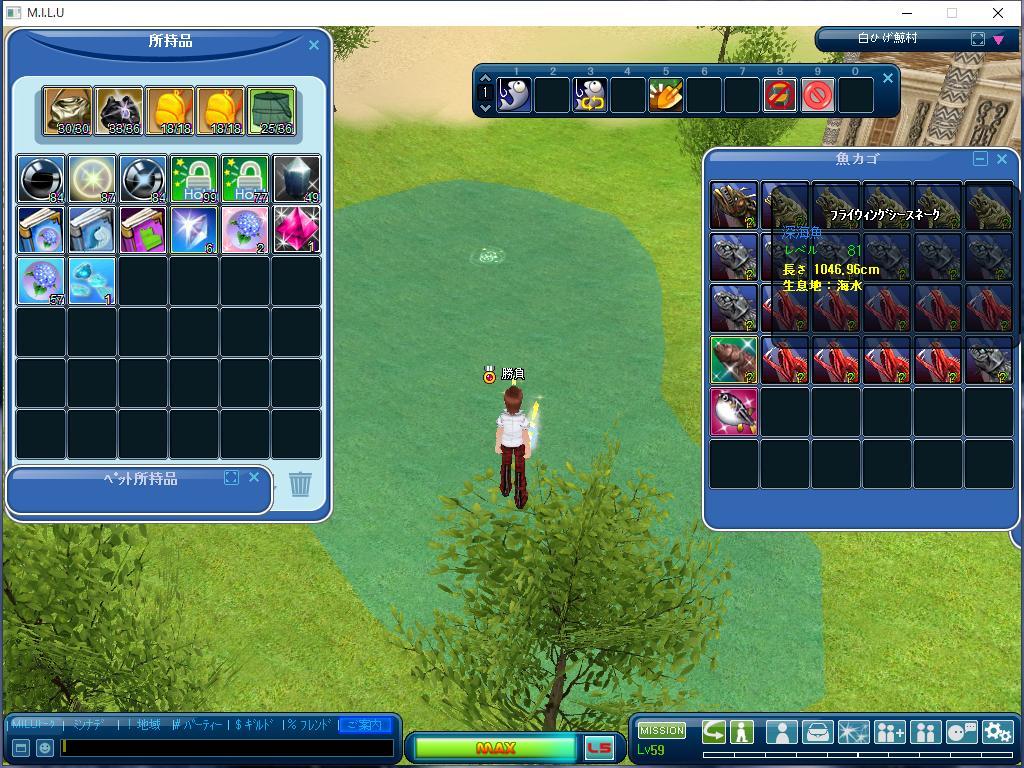Select the pink gem item
This screenshot has width=1024, height=768.
296,230
